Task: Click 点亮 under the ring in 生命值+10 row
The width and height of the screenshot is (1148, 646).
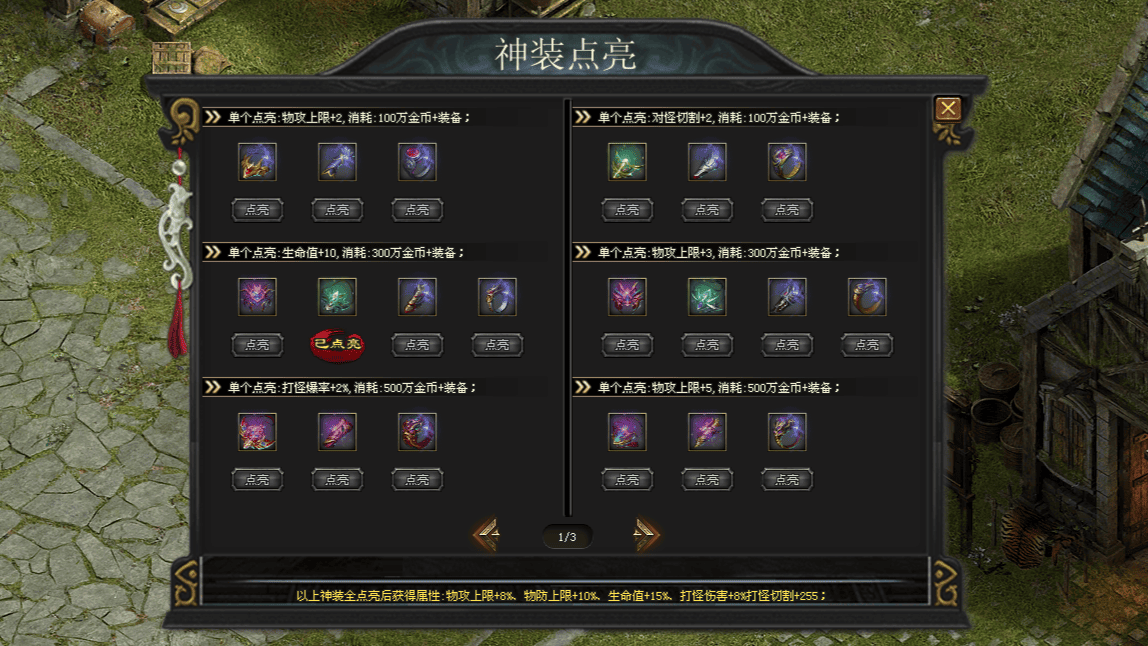Action: click(x=497, y=345)
